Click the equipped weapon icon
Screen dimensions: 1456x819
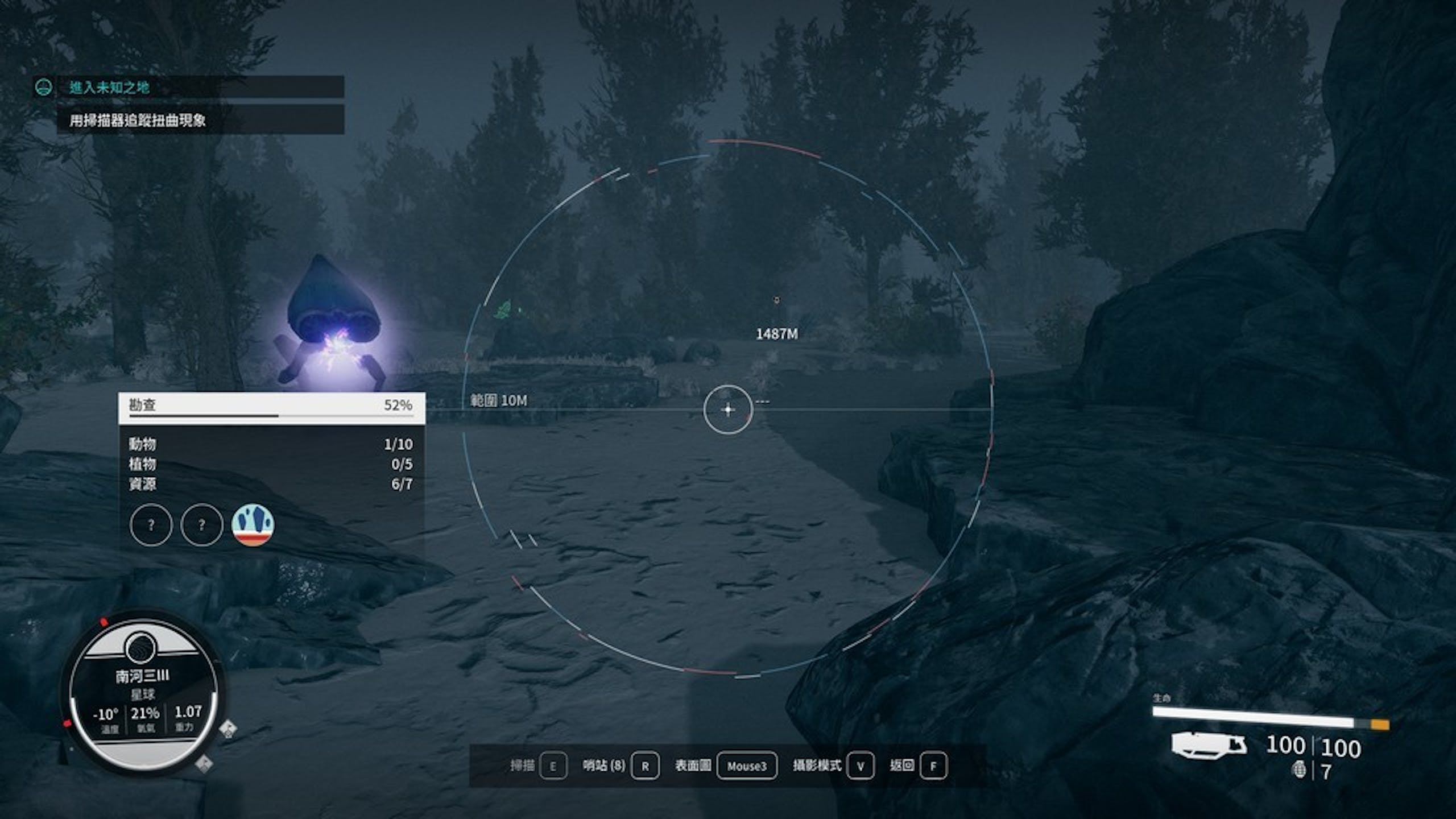tap(1209, 745)
